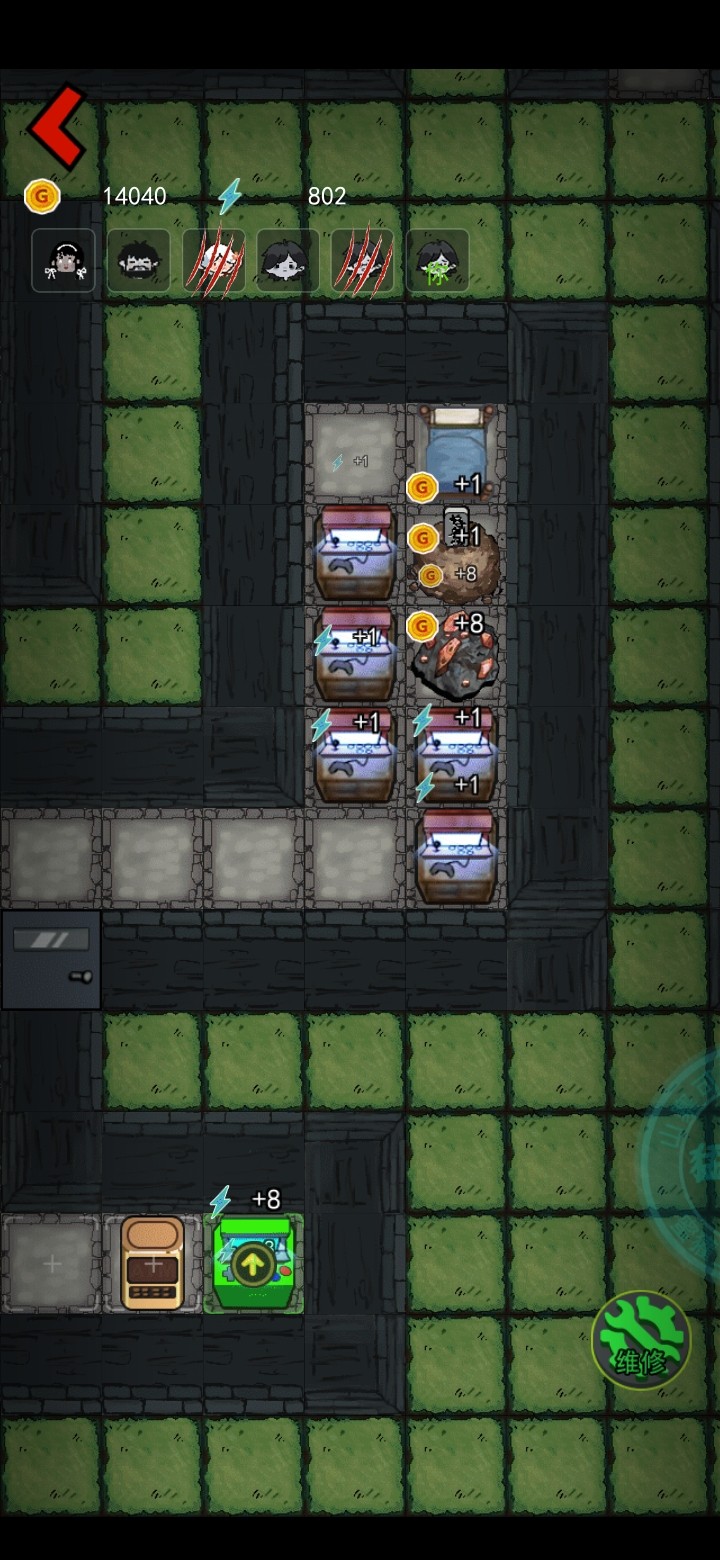
Task: Upgrade the green arcade machine
Action: point(253,1265)
